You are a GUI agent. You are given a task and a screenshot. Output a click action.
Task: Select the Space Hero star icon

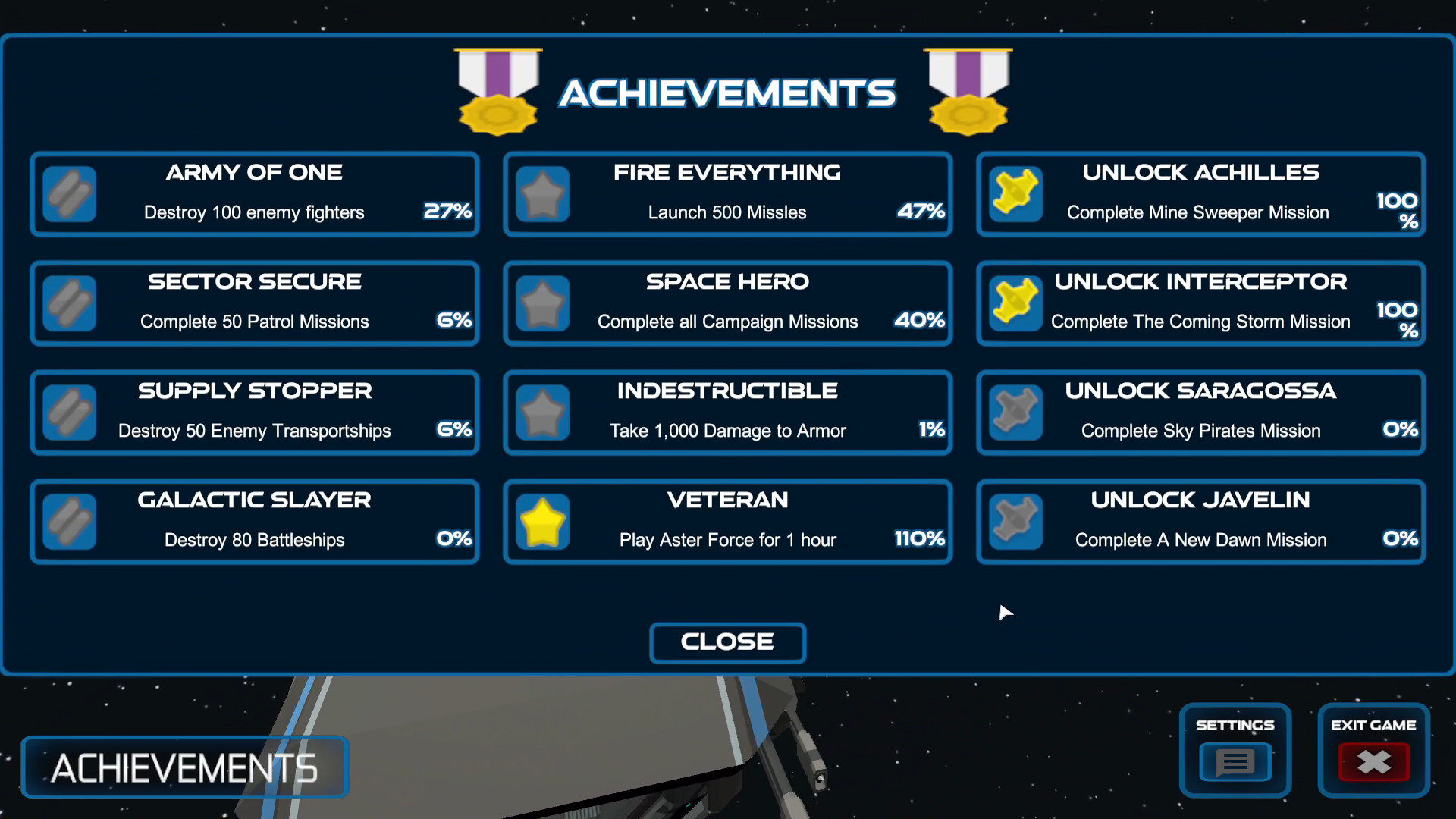coord(543,303)
